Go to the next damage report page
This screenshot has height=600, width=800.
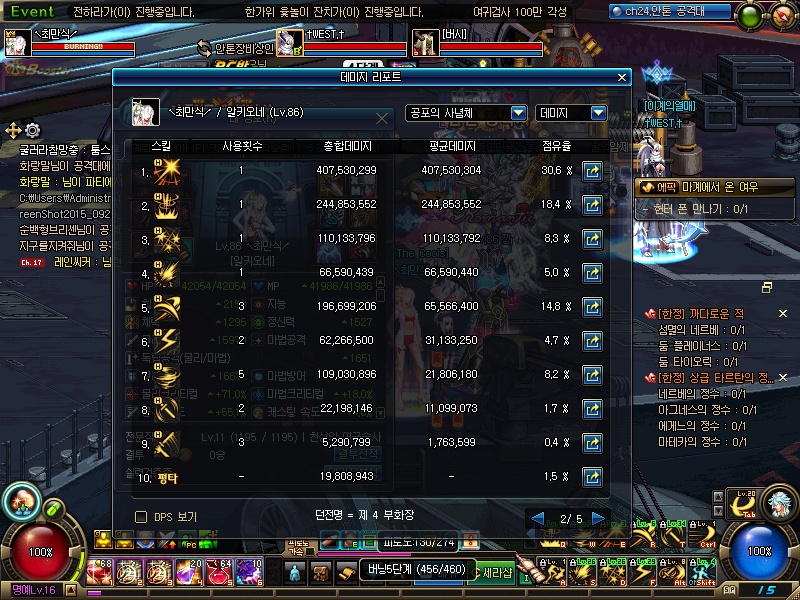pyautogui.click(x=599, y=518)
